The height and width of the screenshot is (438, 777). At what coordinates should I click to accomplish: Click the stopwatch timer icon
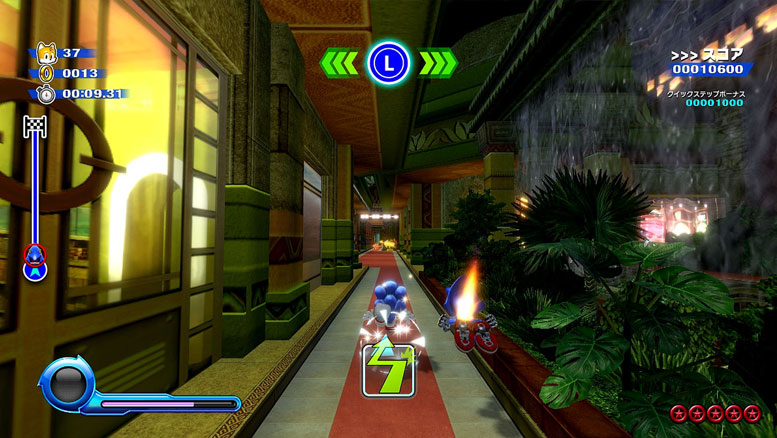pos(46,94)
